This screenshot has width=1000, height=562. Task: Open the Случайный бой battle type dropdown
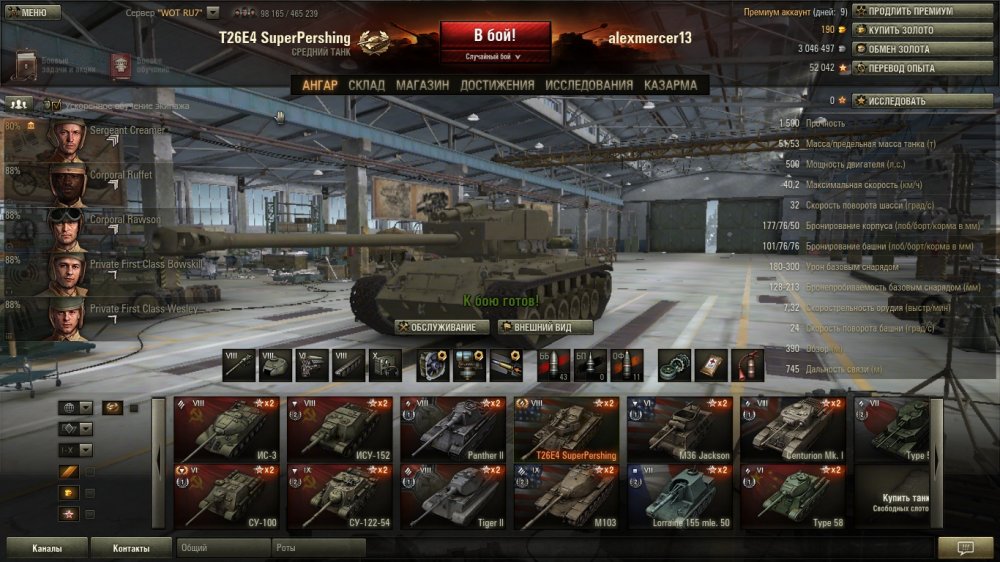point(497,57)
